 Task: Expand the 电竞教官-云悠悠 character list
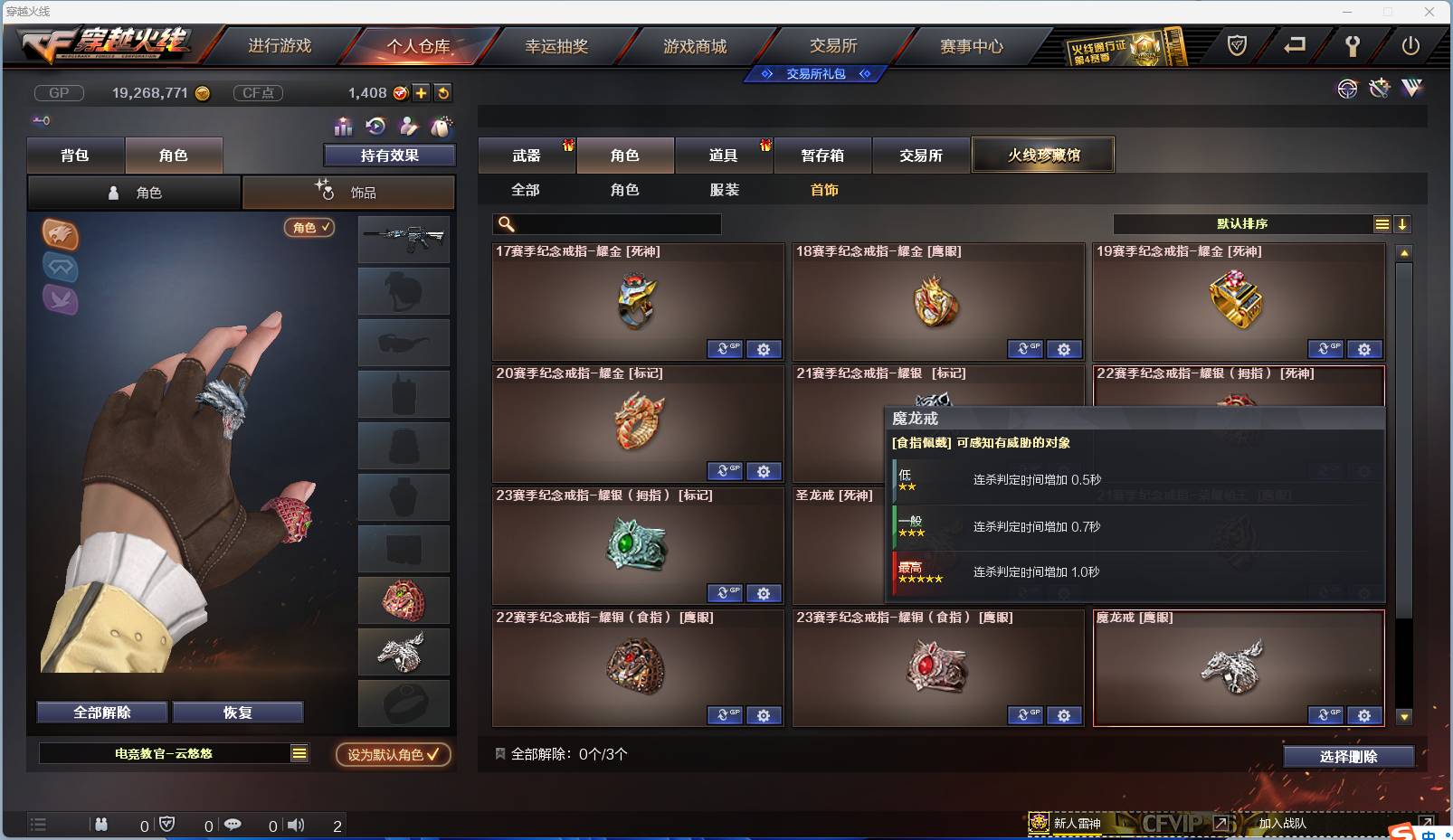[299, 752]
